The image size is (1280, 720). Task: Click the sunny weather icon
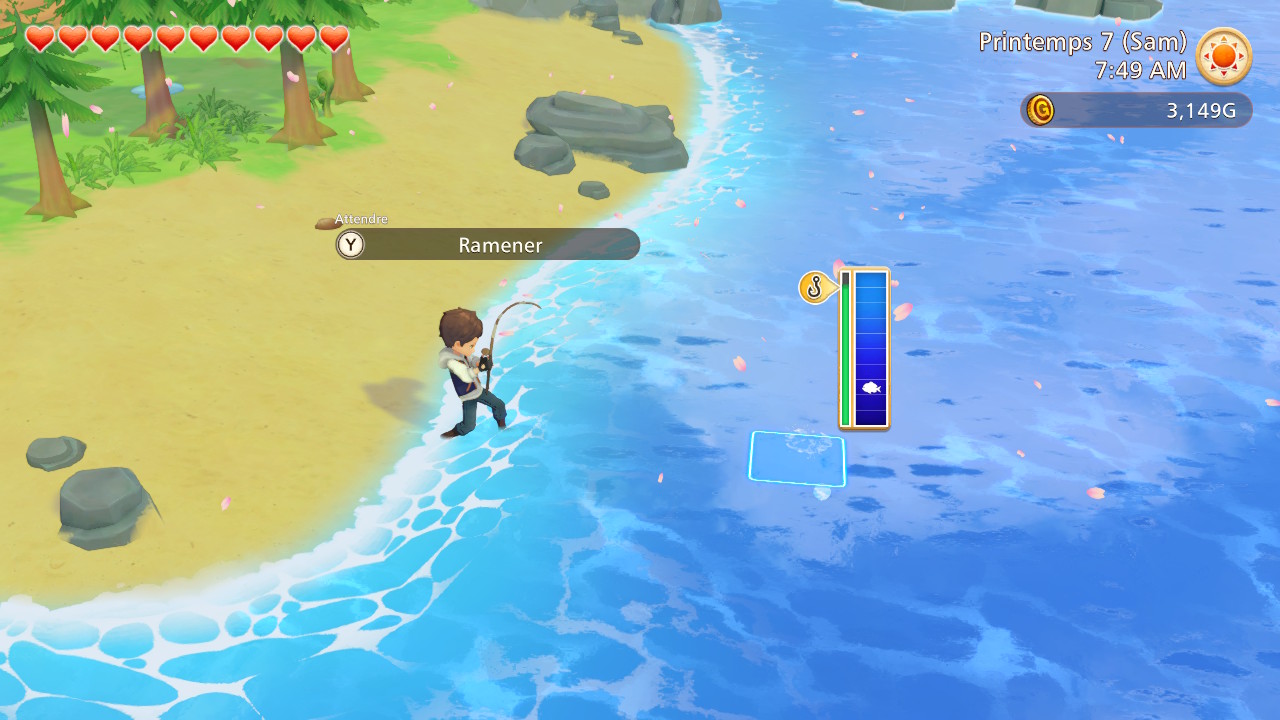click(x=1223, y=56)
